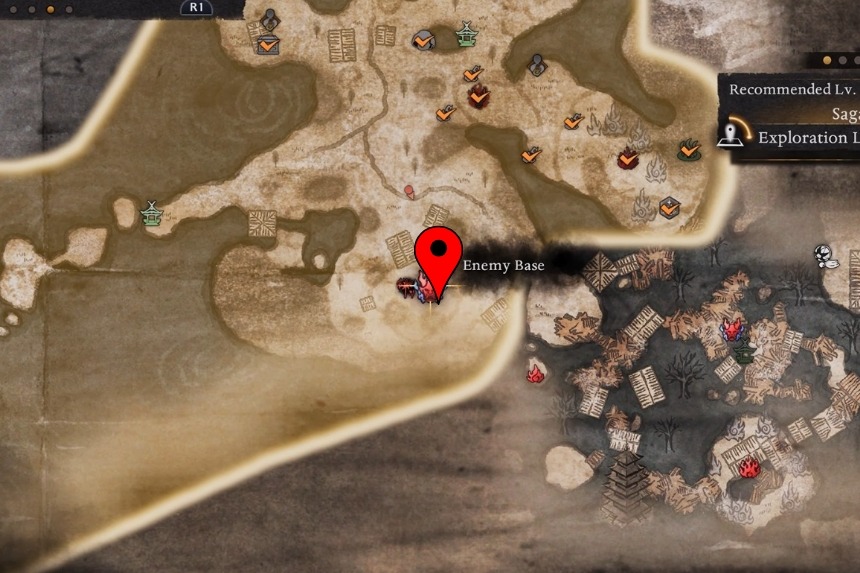Choose the green marker with orange checkmark
Screen dimensions: 860x573
click(x=688, y=150)
